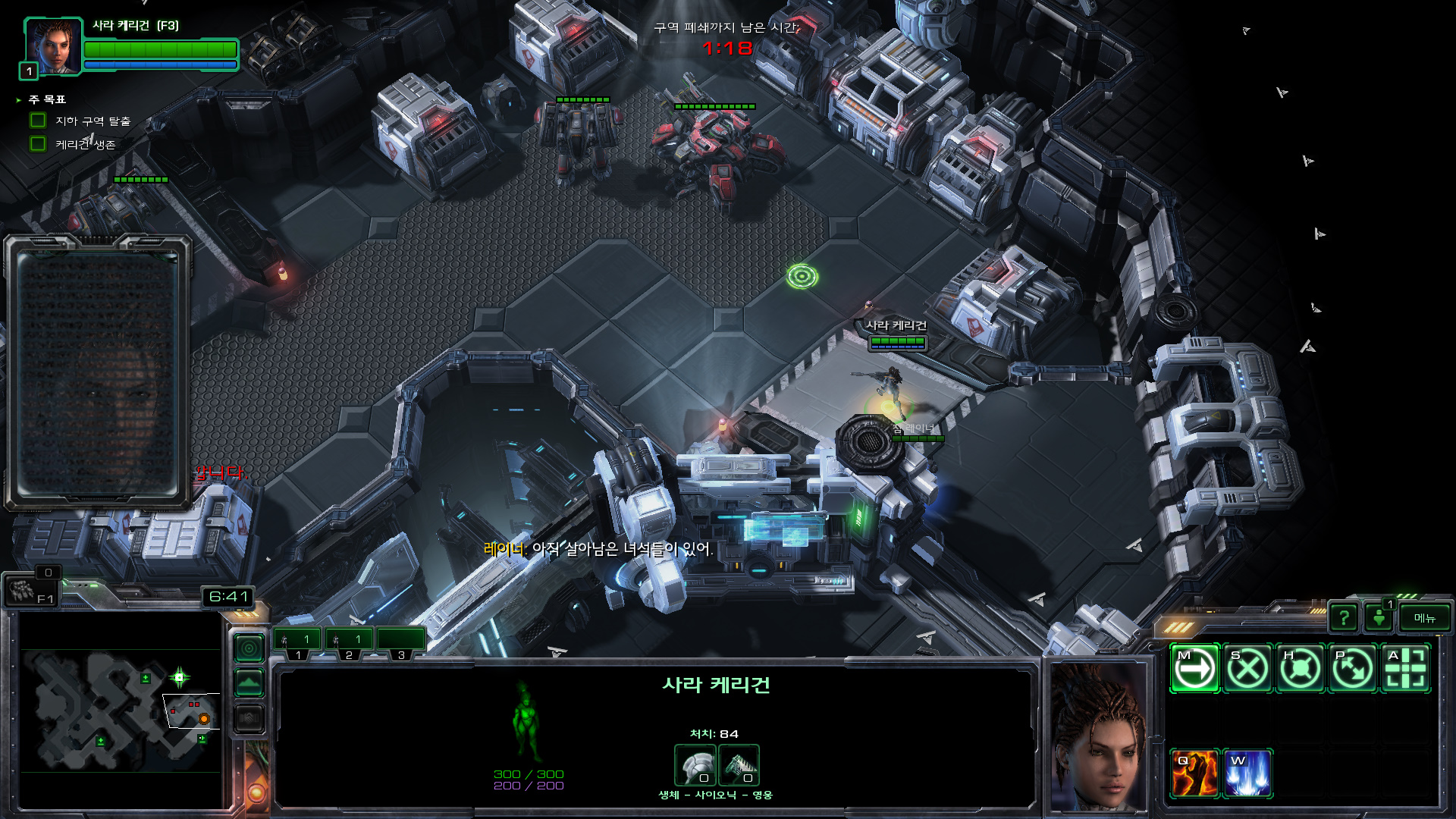1456x819 pixels.
Task: Select the Patrol command
Action: (x=1353, y=669)
